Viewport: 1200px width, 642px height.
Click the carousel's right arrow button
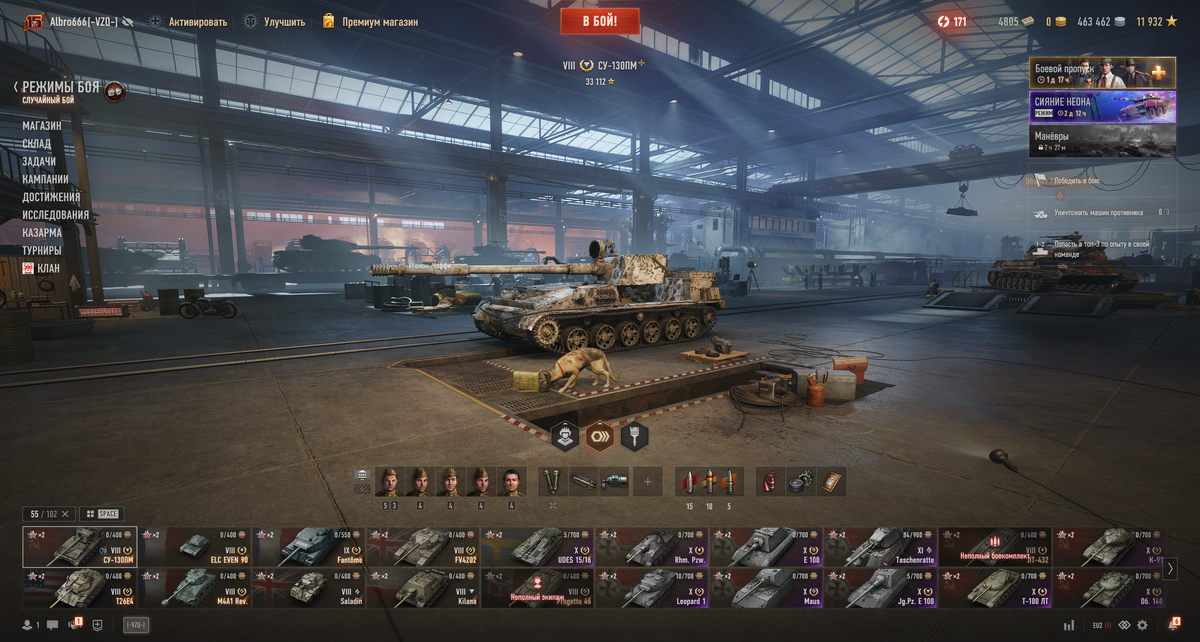pyautogui.click(x=1171, y=568)
